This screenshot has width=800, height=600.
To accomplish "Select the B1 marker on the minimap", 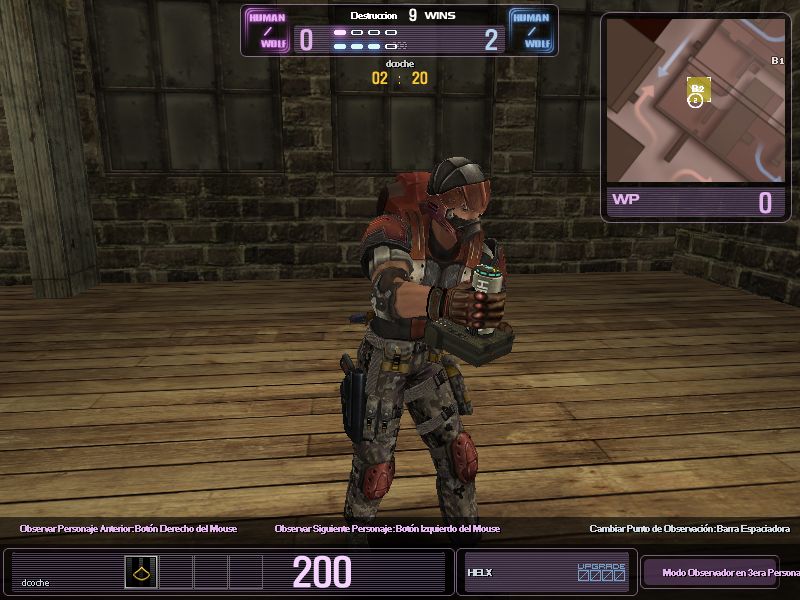I will [x=777, y=61].
